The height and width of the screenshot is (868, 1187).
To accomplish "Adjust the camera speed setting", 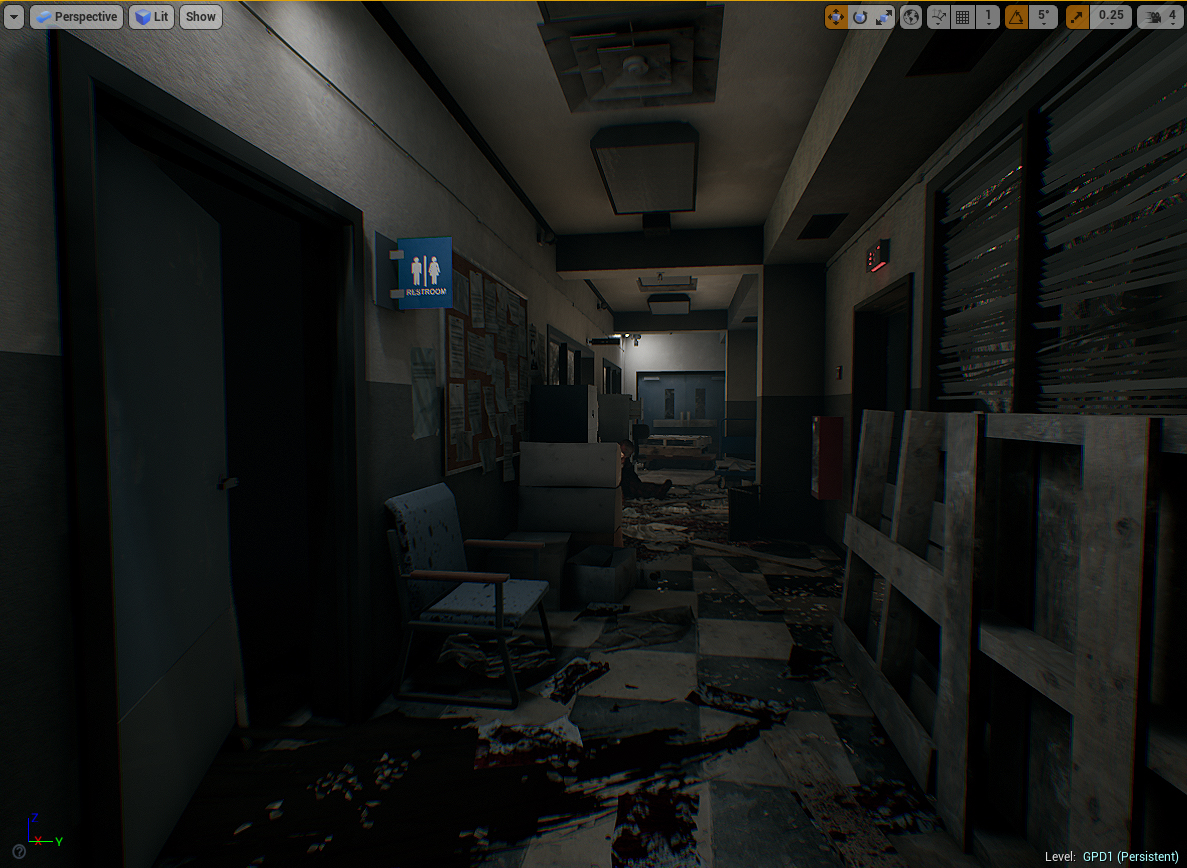I will tap(1160, 17).
